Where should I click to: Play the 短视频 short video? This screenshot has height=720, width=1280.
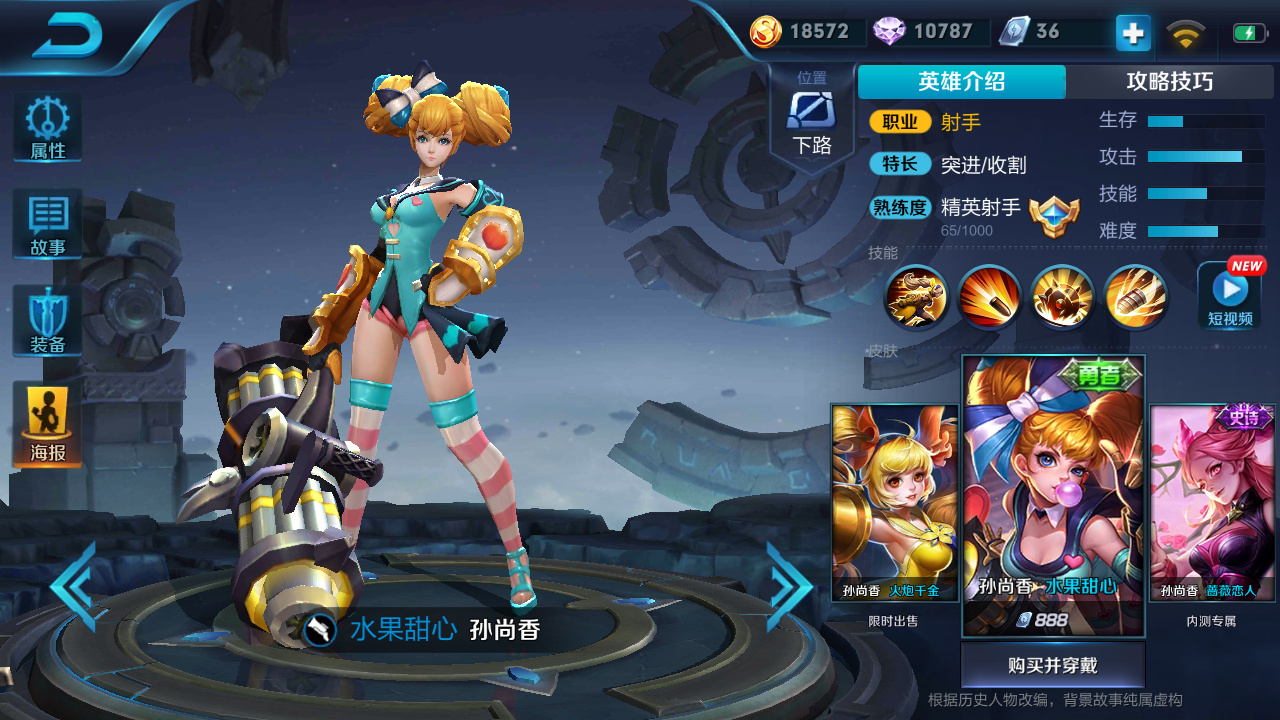coord(1228,297)
